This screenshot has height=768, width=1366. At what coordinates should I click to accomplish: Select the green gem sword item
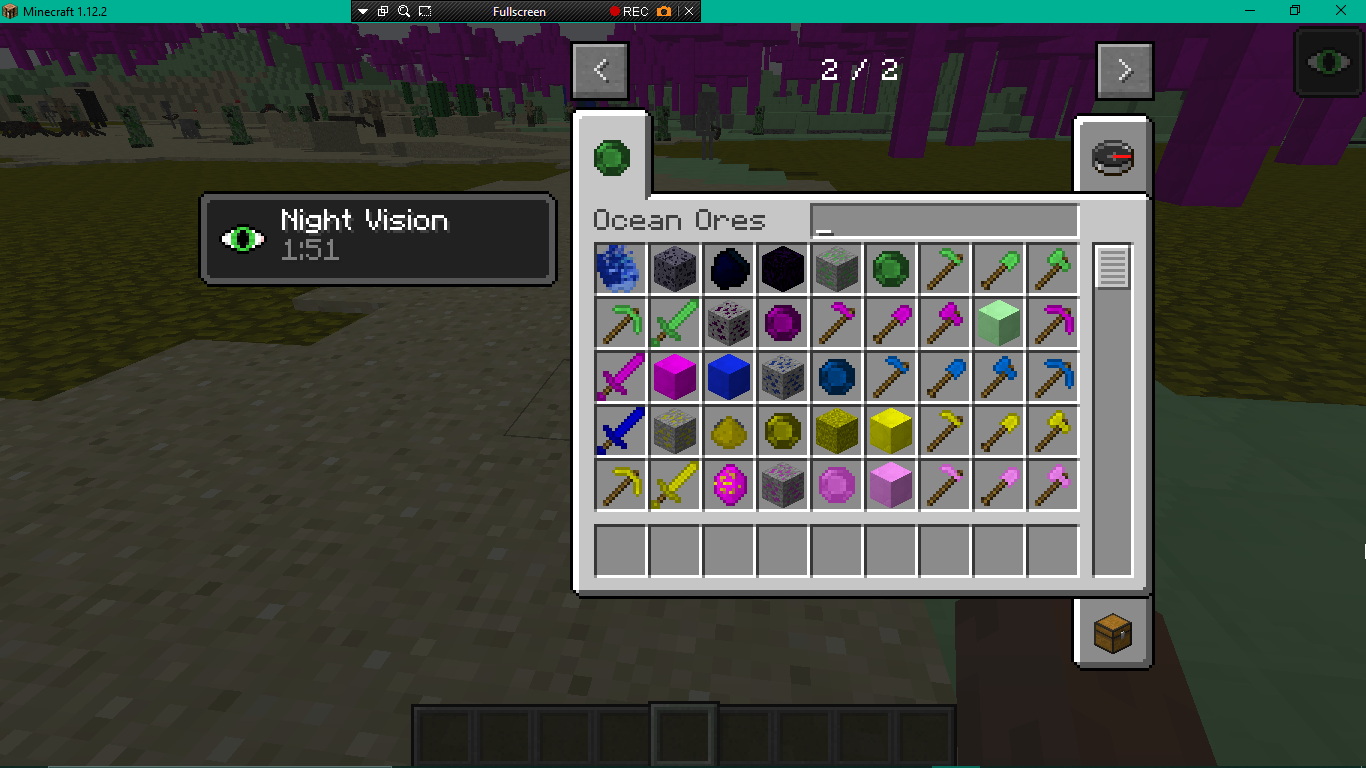click(675, 324)
